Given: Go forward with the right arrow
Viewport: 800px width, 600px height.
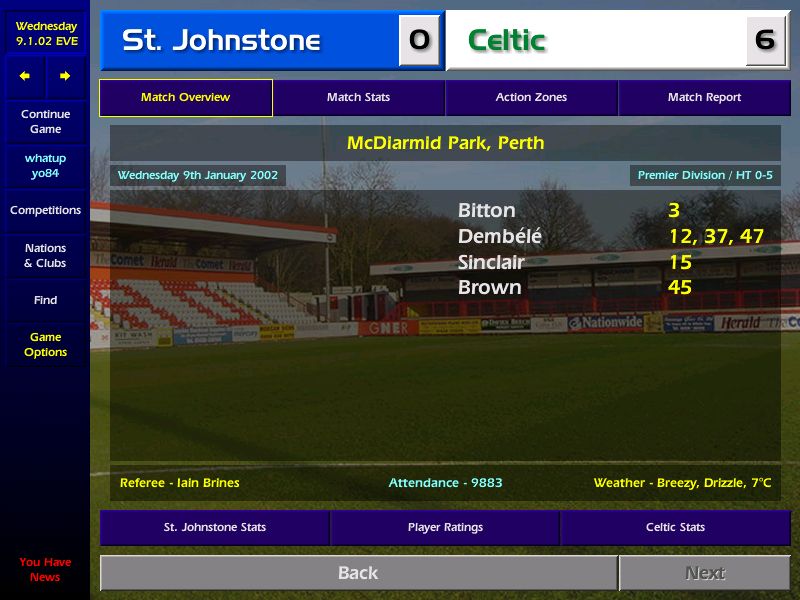Looking at the screenshot, I should pos(65,76).
